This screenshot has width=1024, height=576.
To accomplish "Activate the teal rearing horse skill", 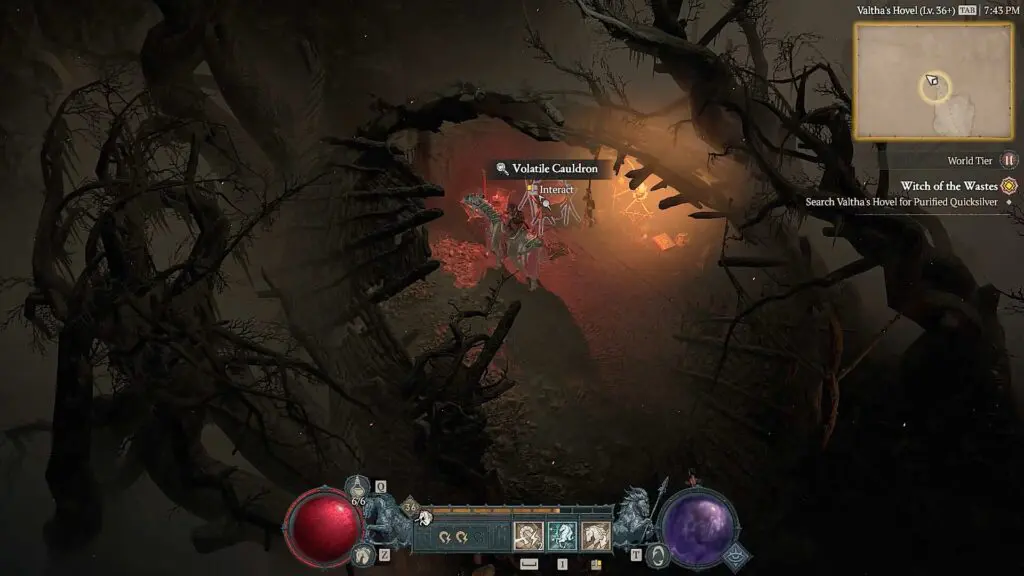I will click(x=562, y=537).
